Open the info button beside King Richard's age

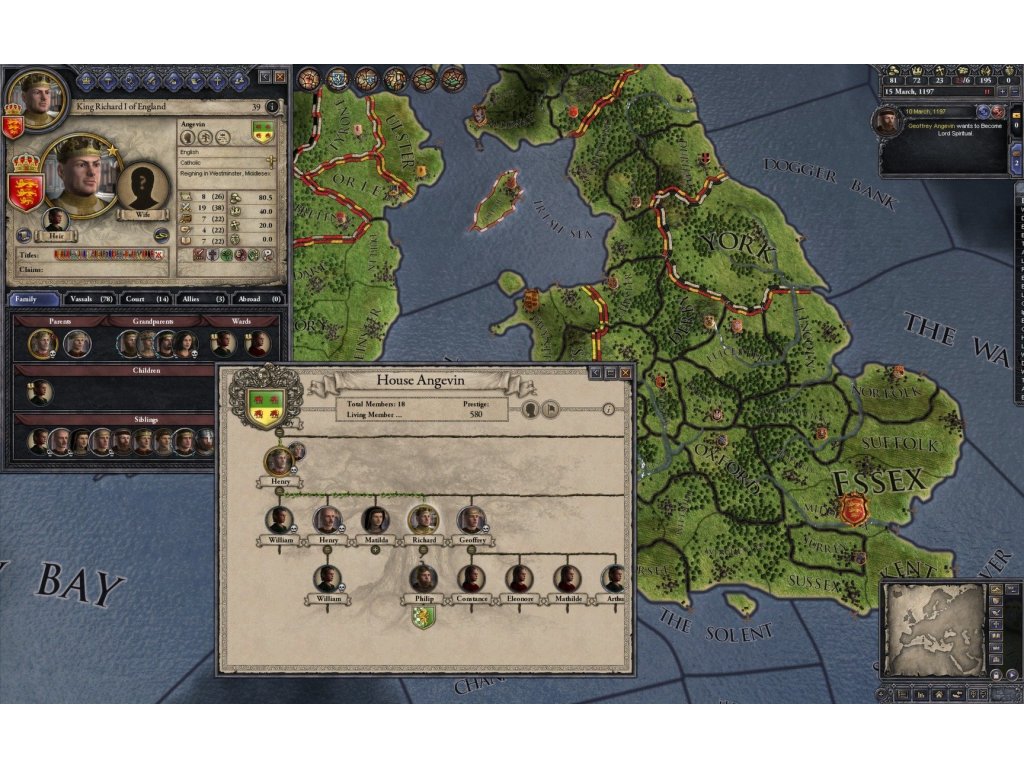tap(272, 106)
